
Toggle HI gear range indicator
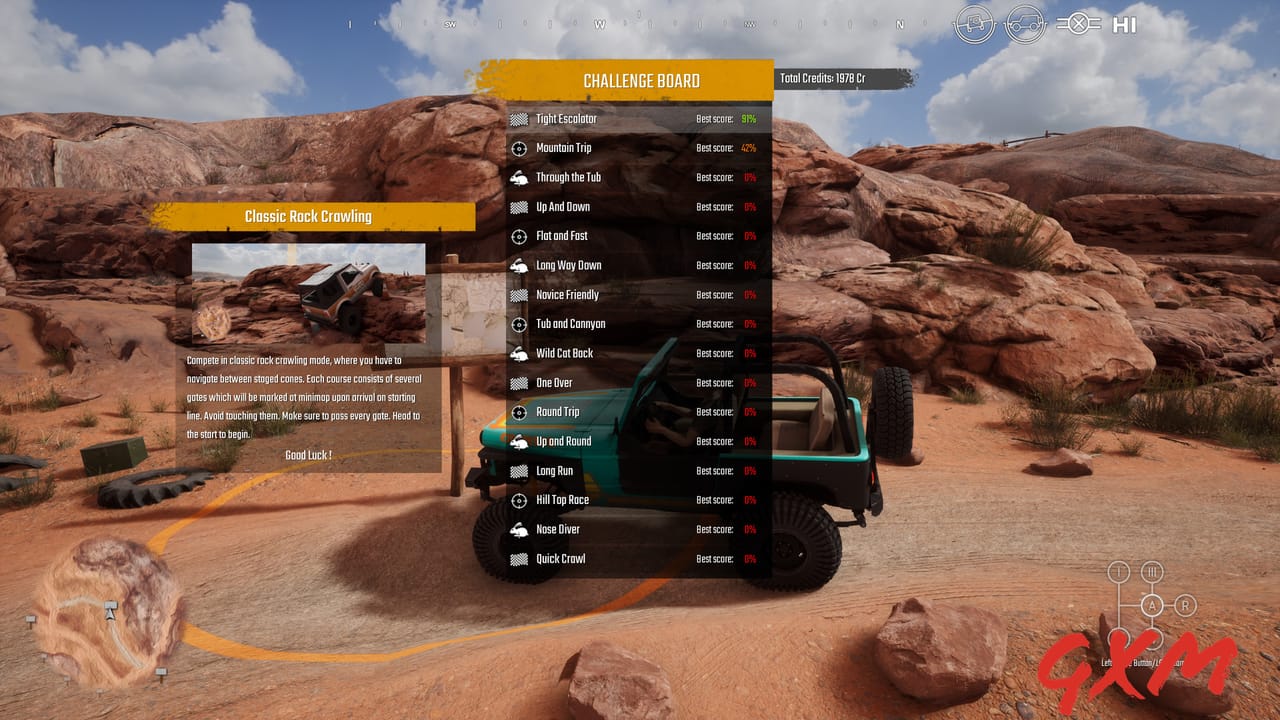(x=1124, y=24)
